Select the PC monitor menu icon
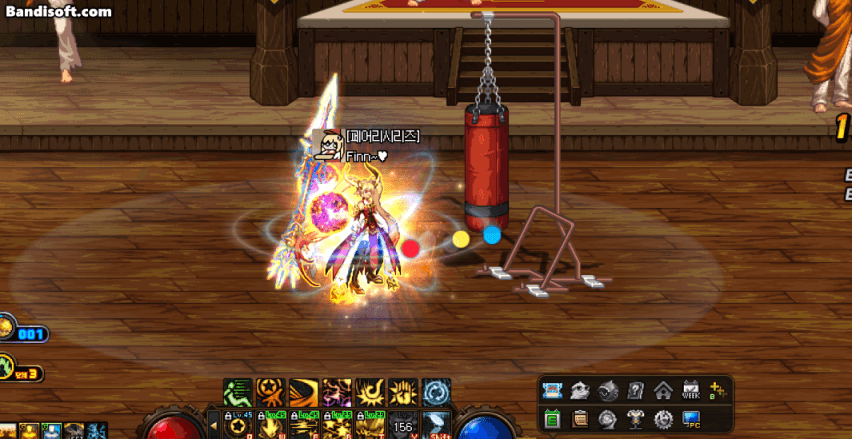Image resolution: width=852 pixels, height=439 pixels. click(x=691, y=418)
